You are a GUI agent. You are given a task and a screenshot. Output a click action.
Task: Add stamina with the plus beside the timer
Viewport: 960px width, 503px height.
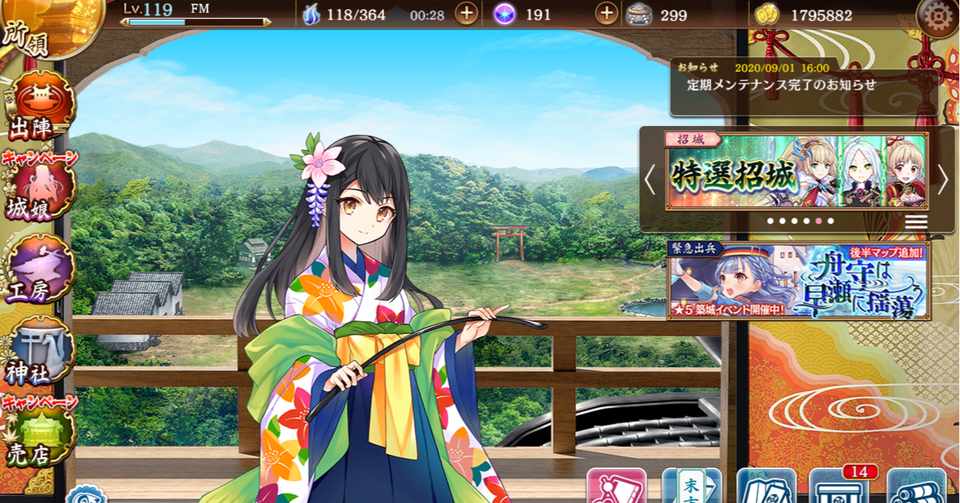466,14
